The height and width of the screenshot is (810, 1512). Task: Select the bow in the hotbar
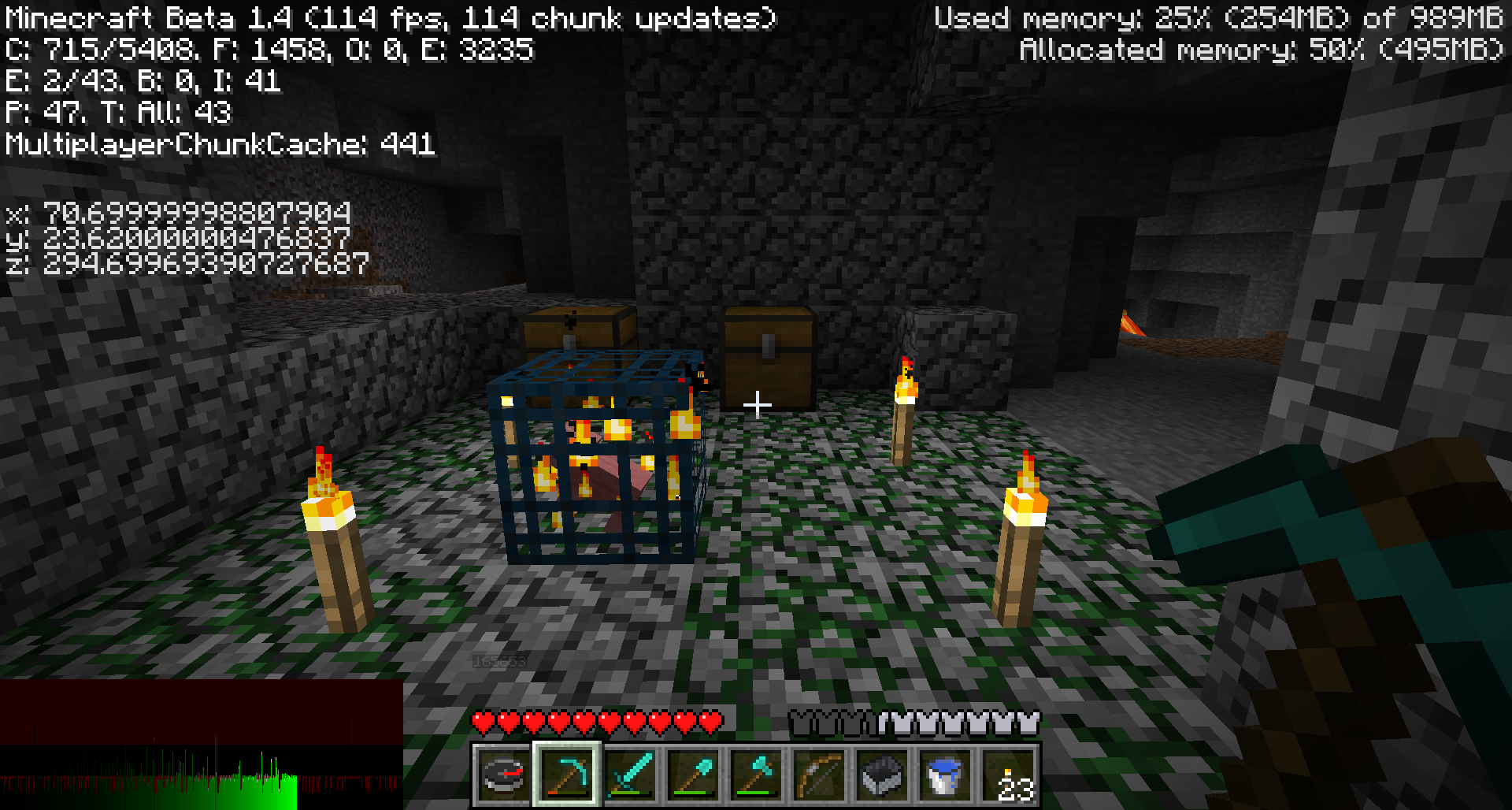pos(818,775)
